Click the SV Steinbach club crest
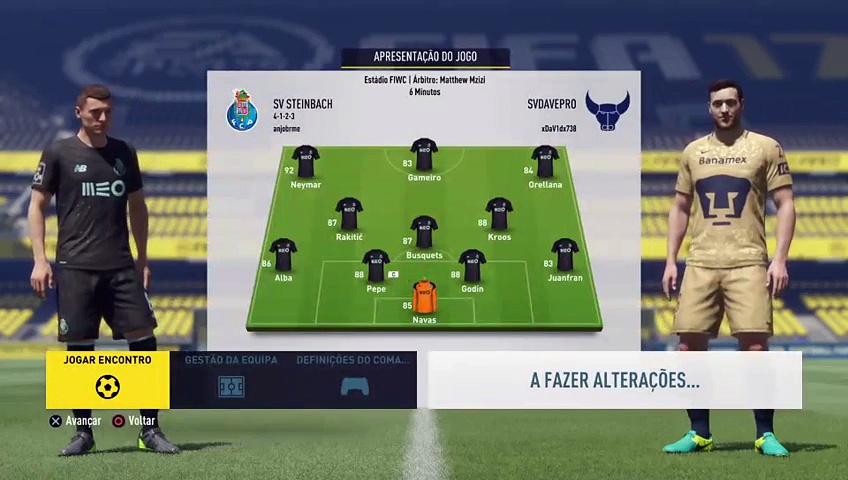 tap(242, 111)
